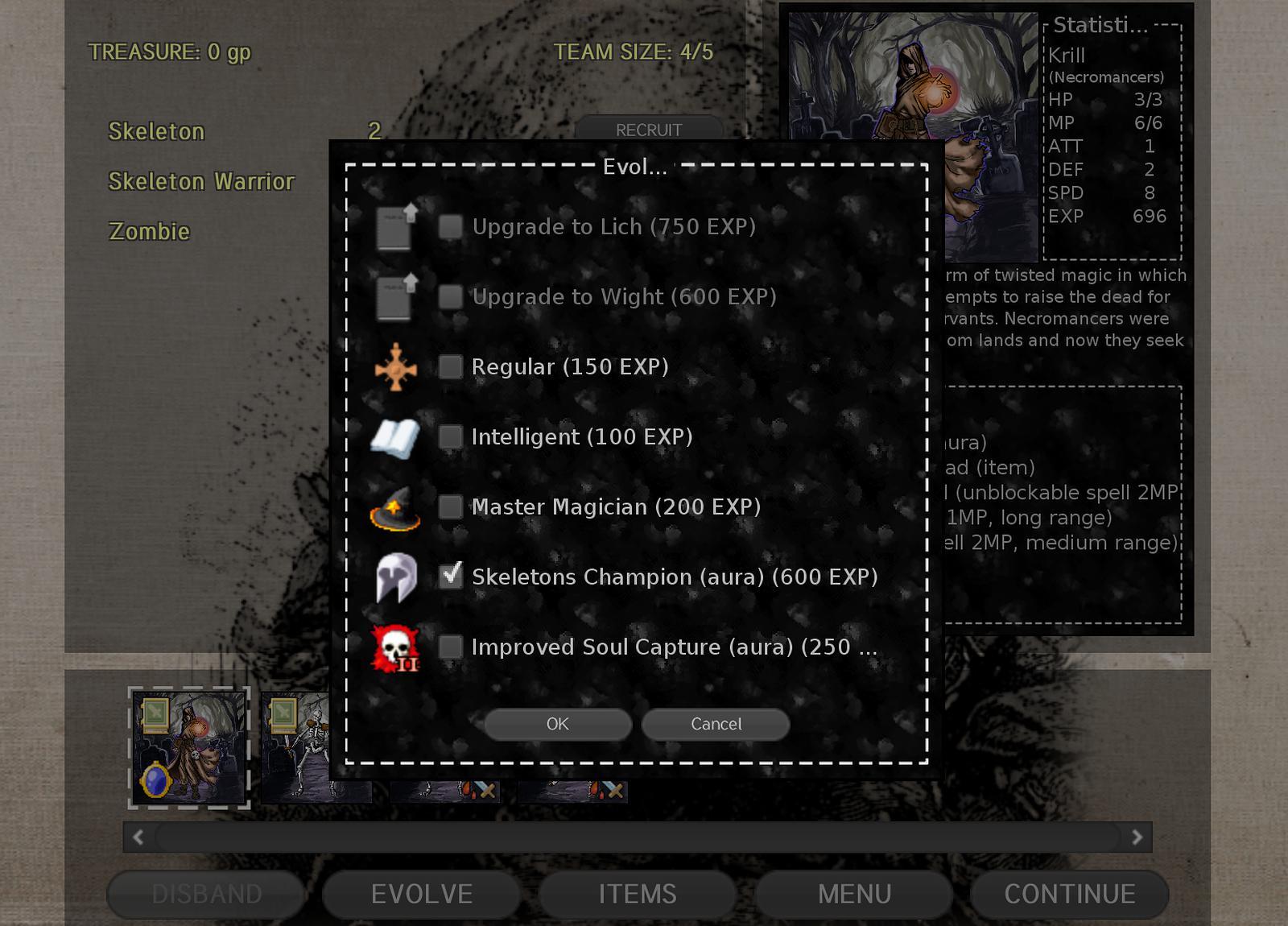
Task: Click the left scrollbar arrow
Action: click(x=137, y=835)
